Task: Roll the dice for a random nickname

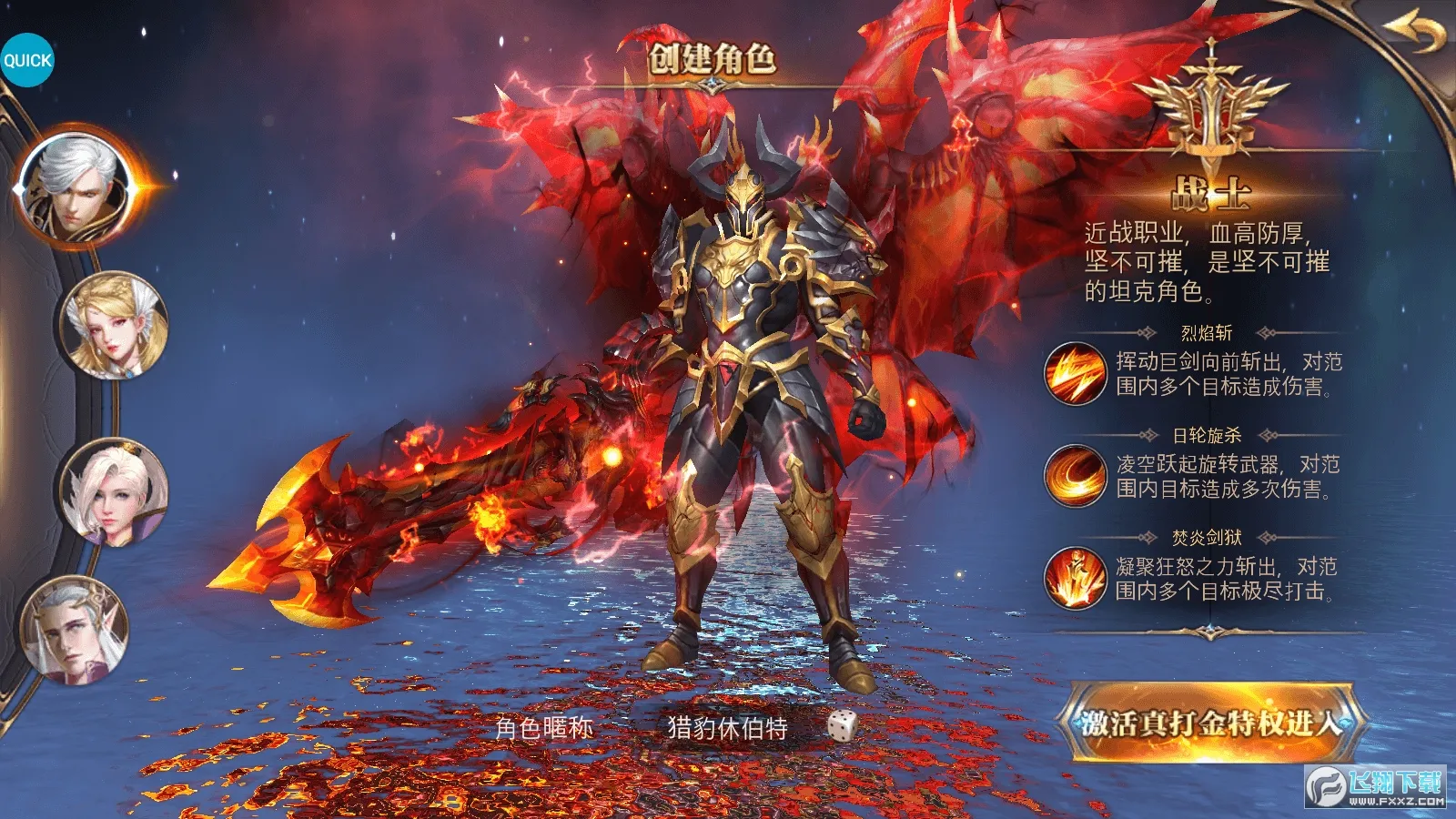Action: click(x=842, y=726)
